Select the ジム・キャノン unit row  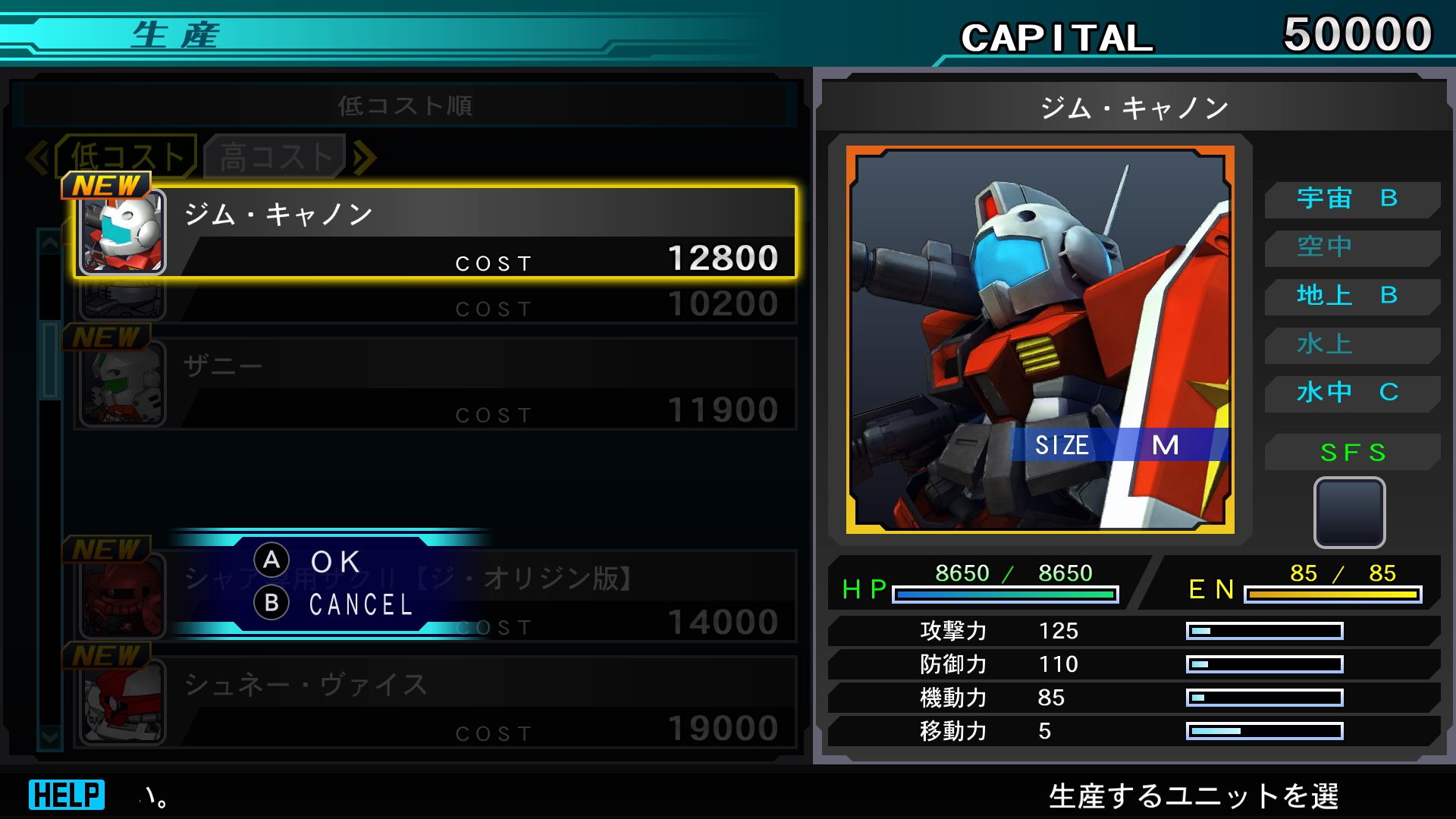pos(435,232)
